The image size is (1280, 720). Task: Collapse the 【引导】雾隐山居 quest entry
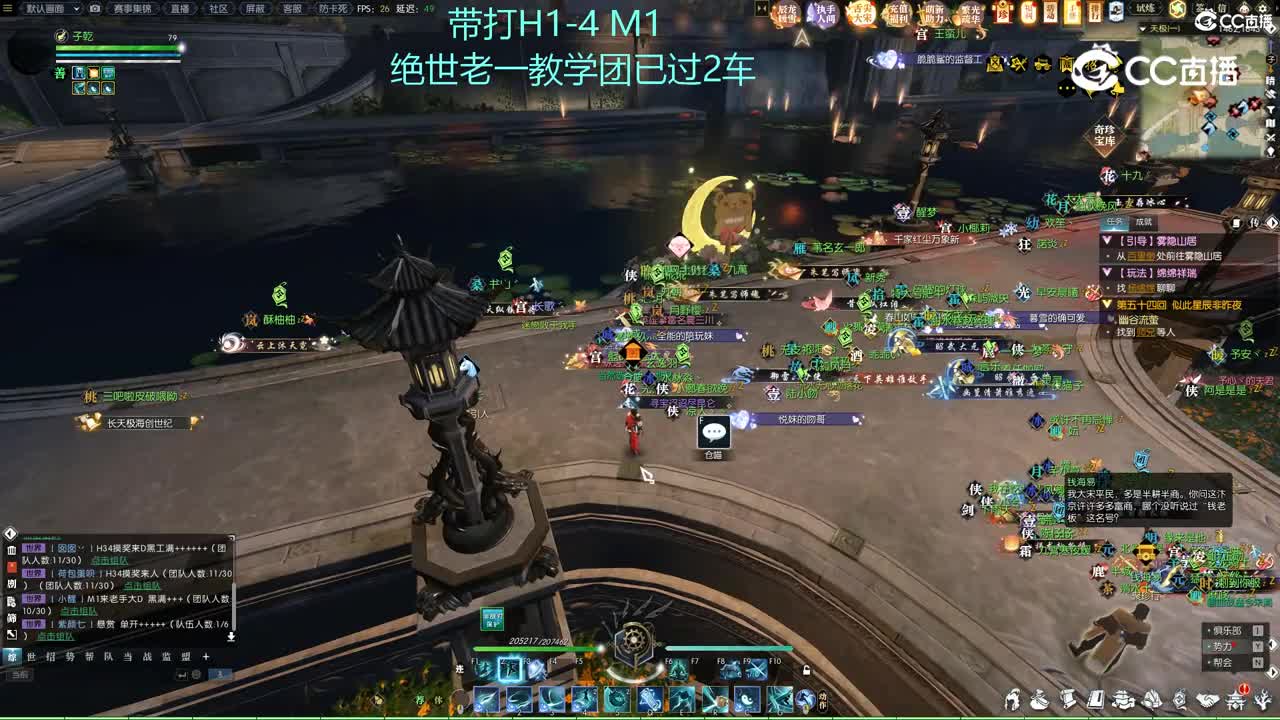[1106, 239]
